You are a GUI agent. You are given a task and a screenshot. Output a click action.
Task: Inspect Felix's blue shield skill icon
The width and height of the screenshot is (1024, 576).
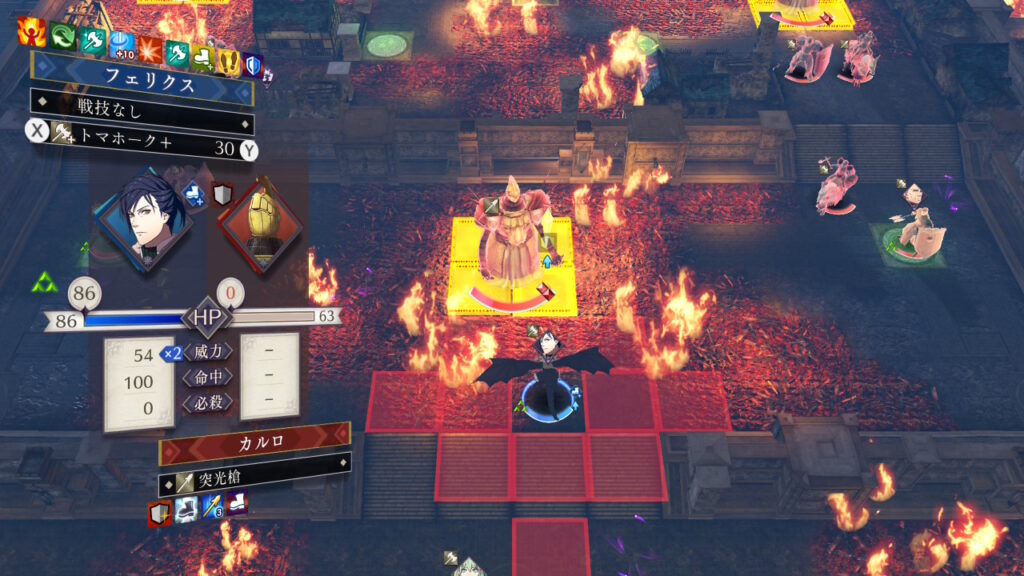tap(254, 66)
